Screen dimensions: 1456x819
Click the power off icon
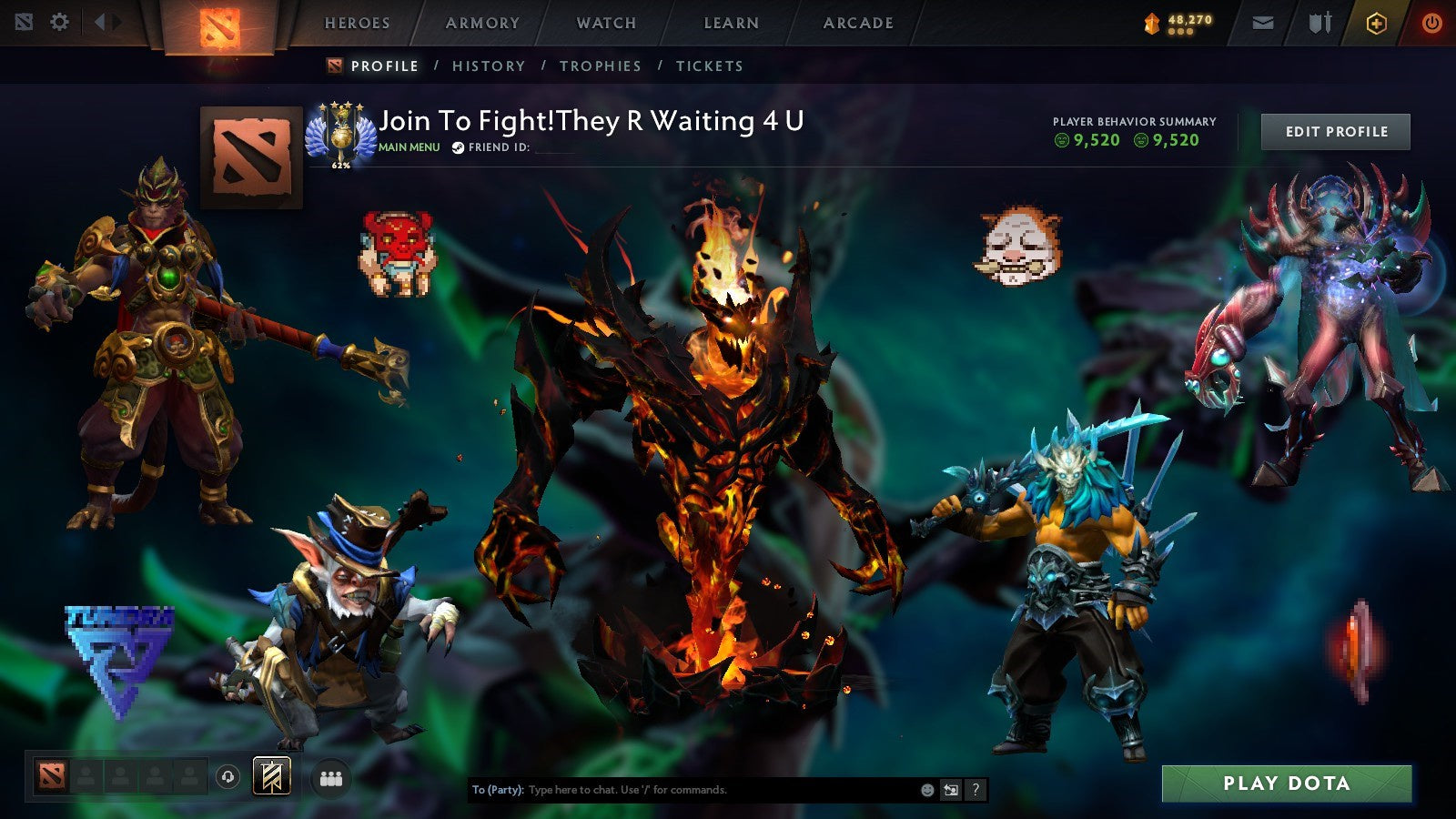coord(1433,23)
